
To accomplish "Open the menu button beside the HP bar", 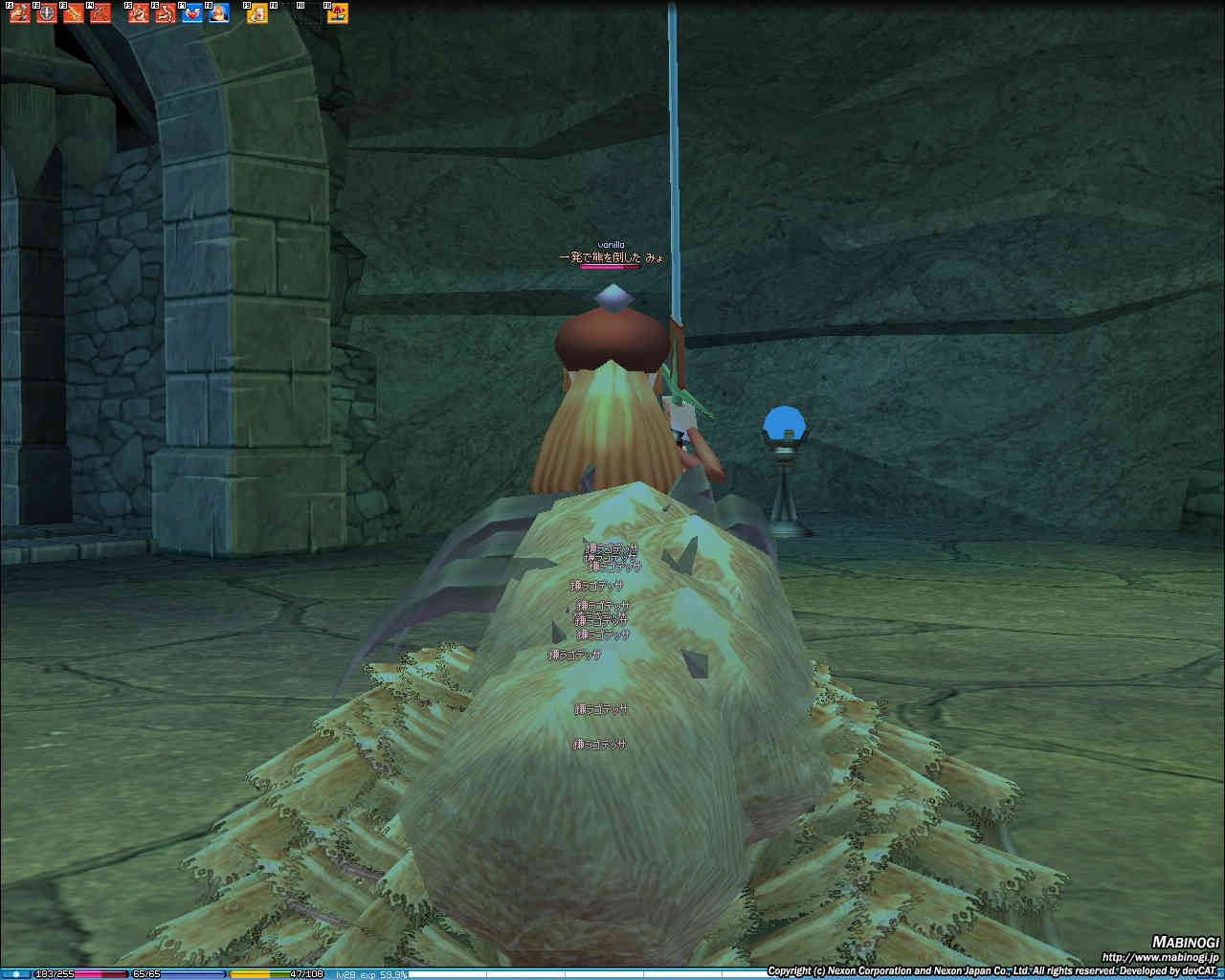I will [16, 974].
